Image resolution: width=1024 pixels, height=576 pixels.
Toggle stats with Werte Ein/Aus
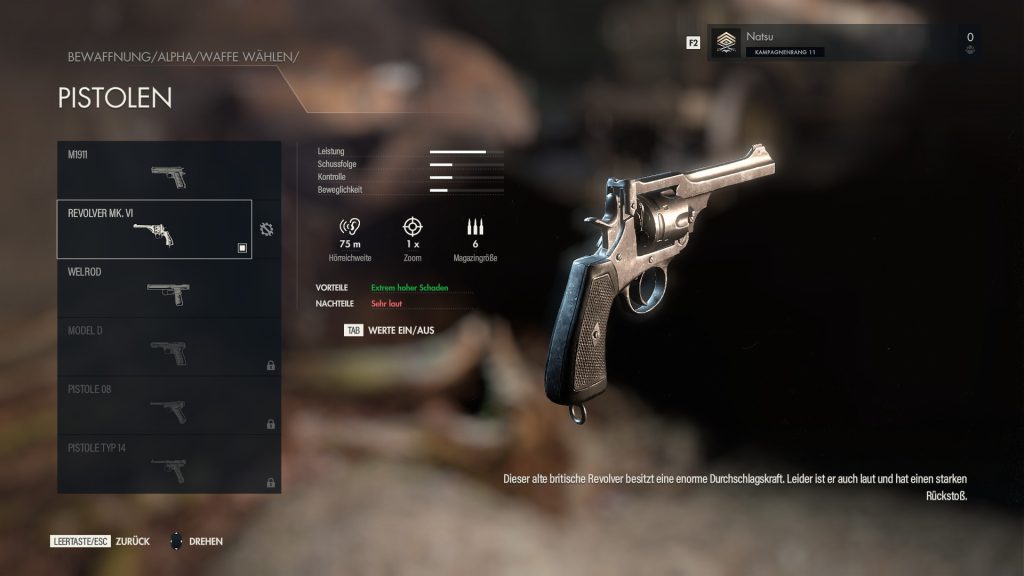pyautogui.click(x=390, y=329)
